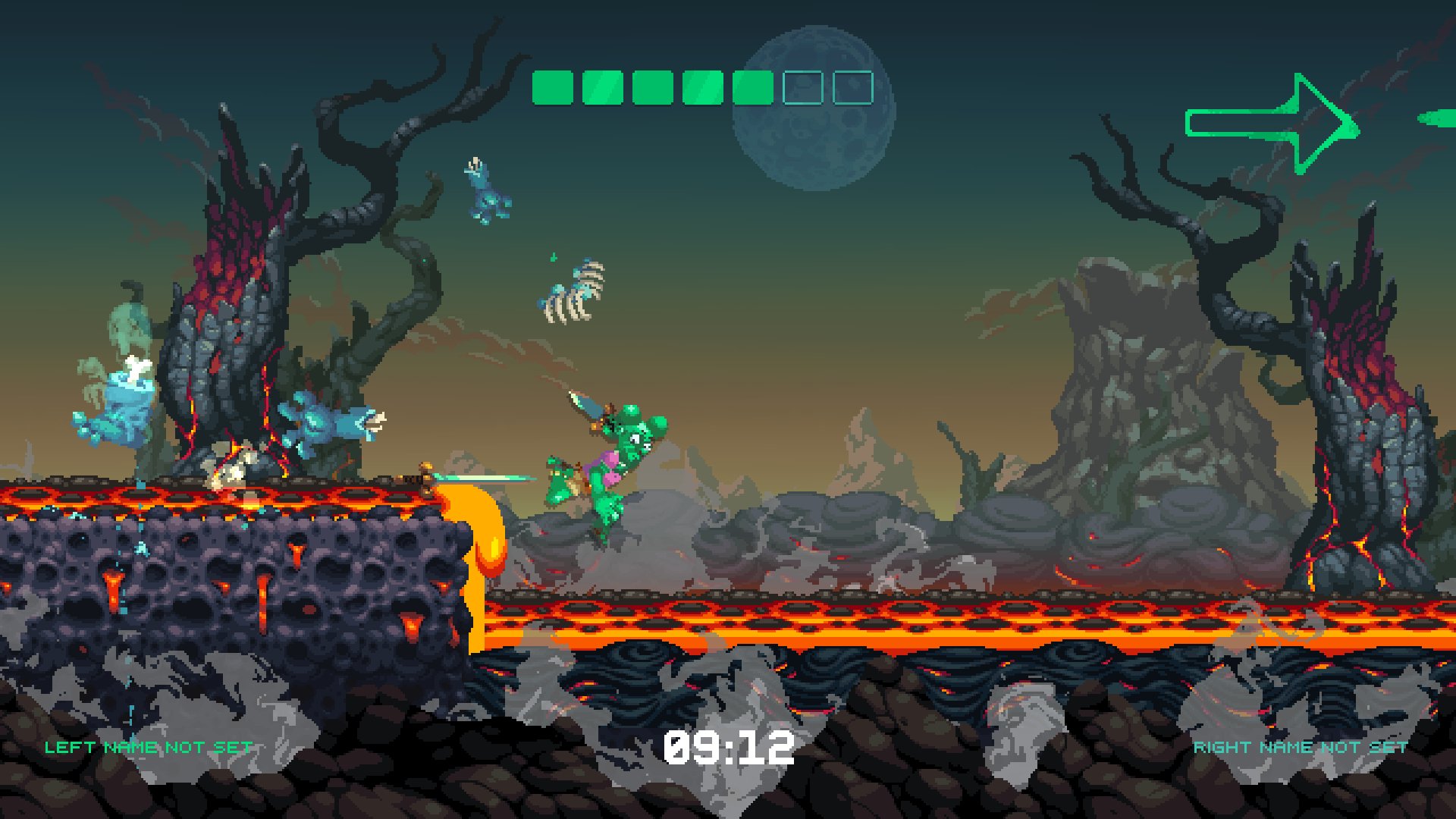Select the green directional arrow indicator
Image resolution: width=1456 pixels, height=819 pixels.
click(1274, 121)
